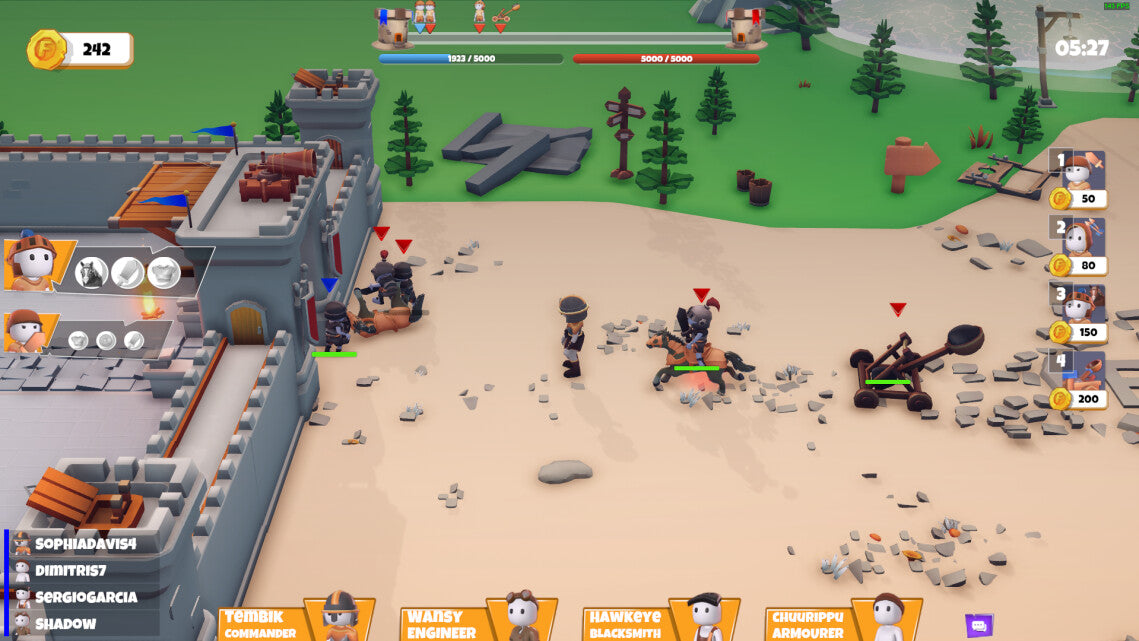Screen dimensions: 1139x641
Task: Choose Wansy the Engineer card
Action: point(478,620)
